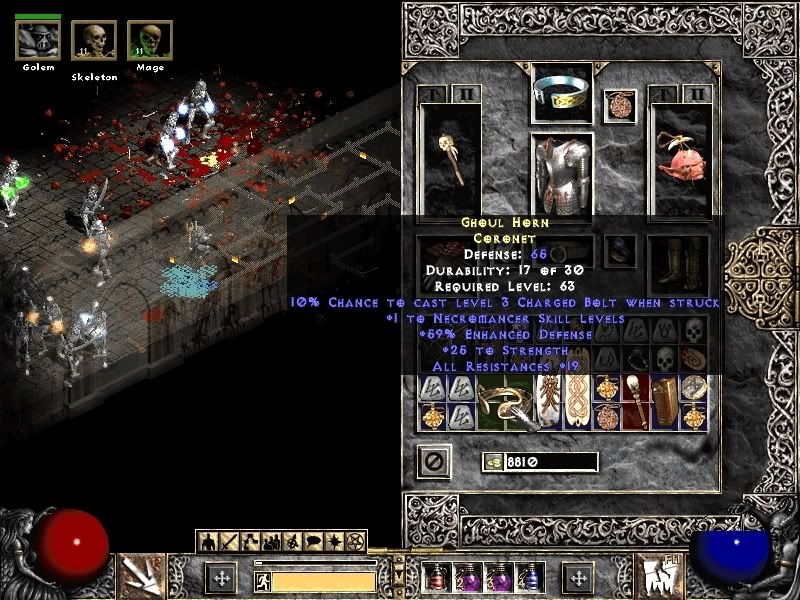
Task: Pick up the equipped pentagram amulet
Action: coord(620,106)
